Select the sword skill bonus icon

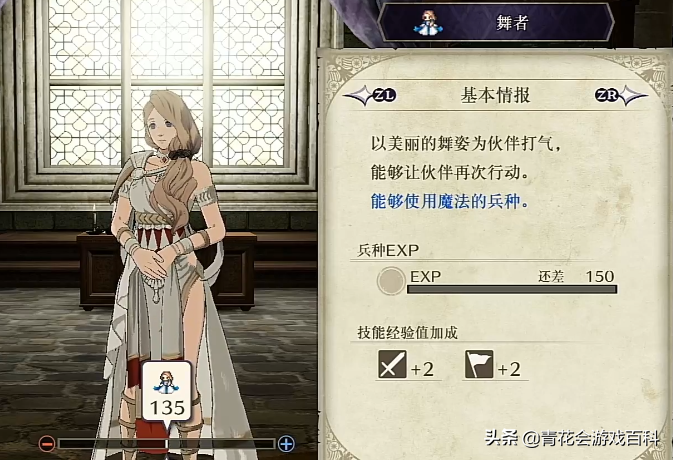(392, 367)
